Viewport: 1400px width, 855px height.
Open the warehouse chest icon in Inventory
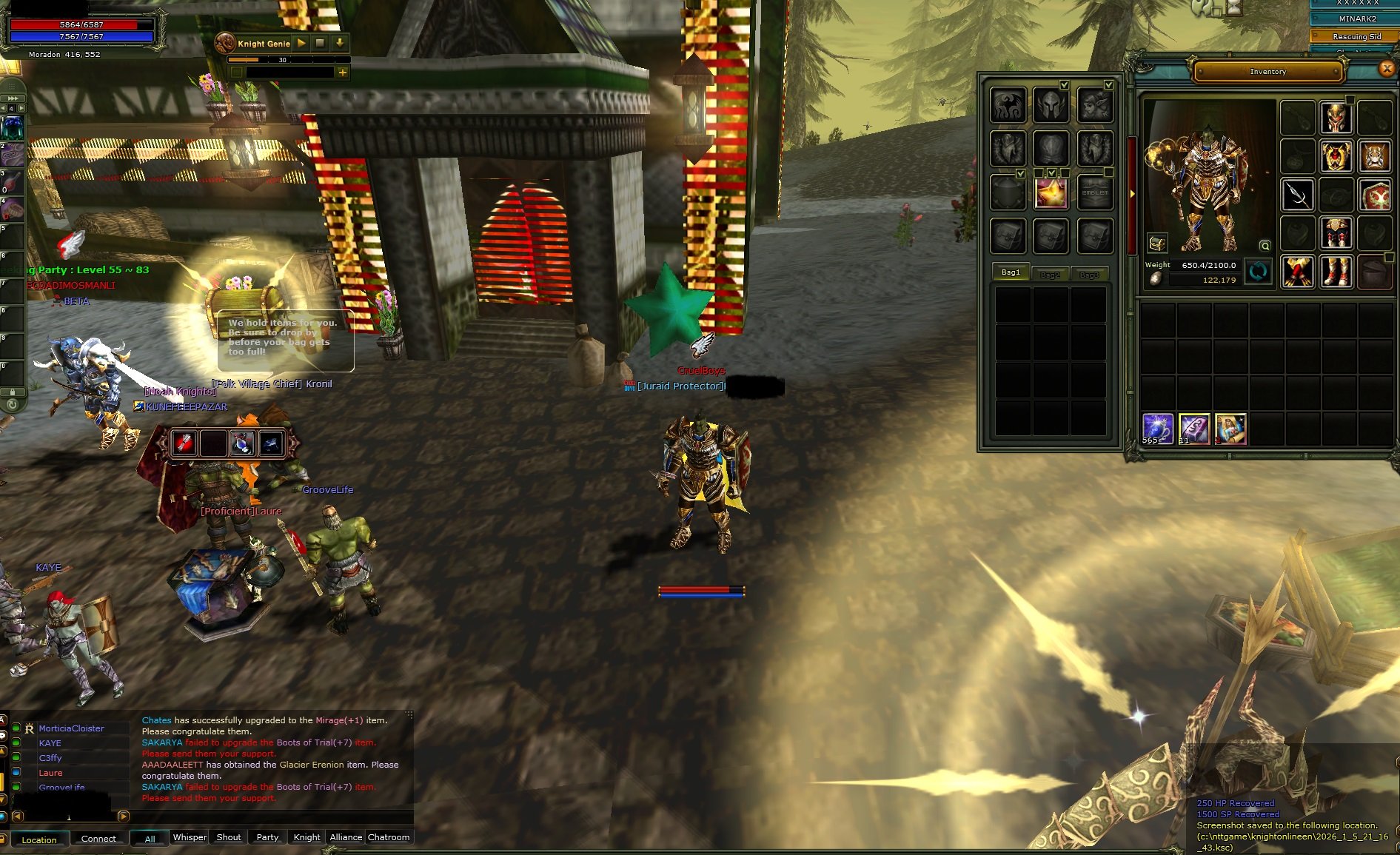click(x=1157, y=244)
